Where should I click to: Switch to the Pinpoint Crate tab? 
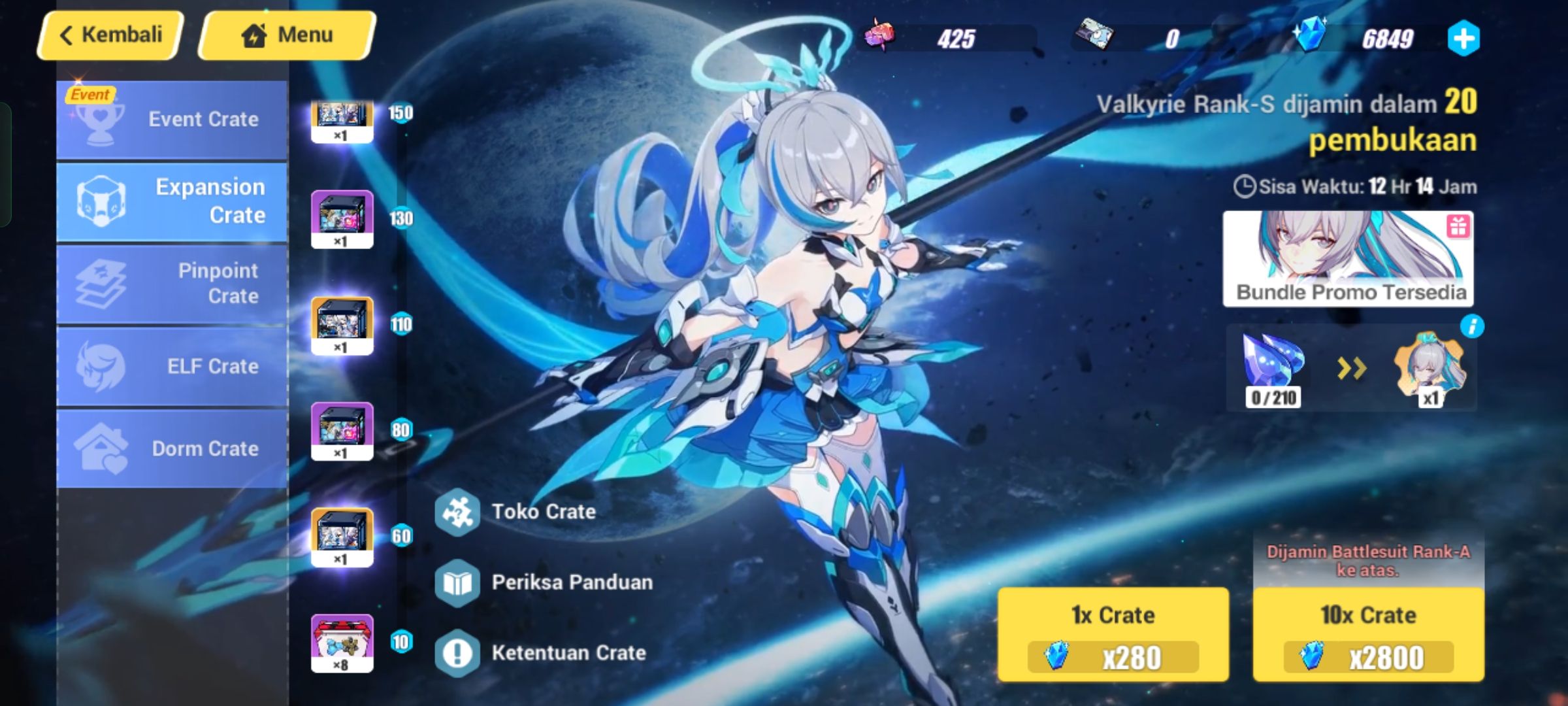pos(170,283)
